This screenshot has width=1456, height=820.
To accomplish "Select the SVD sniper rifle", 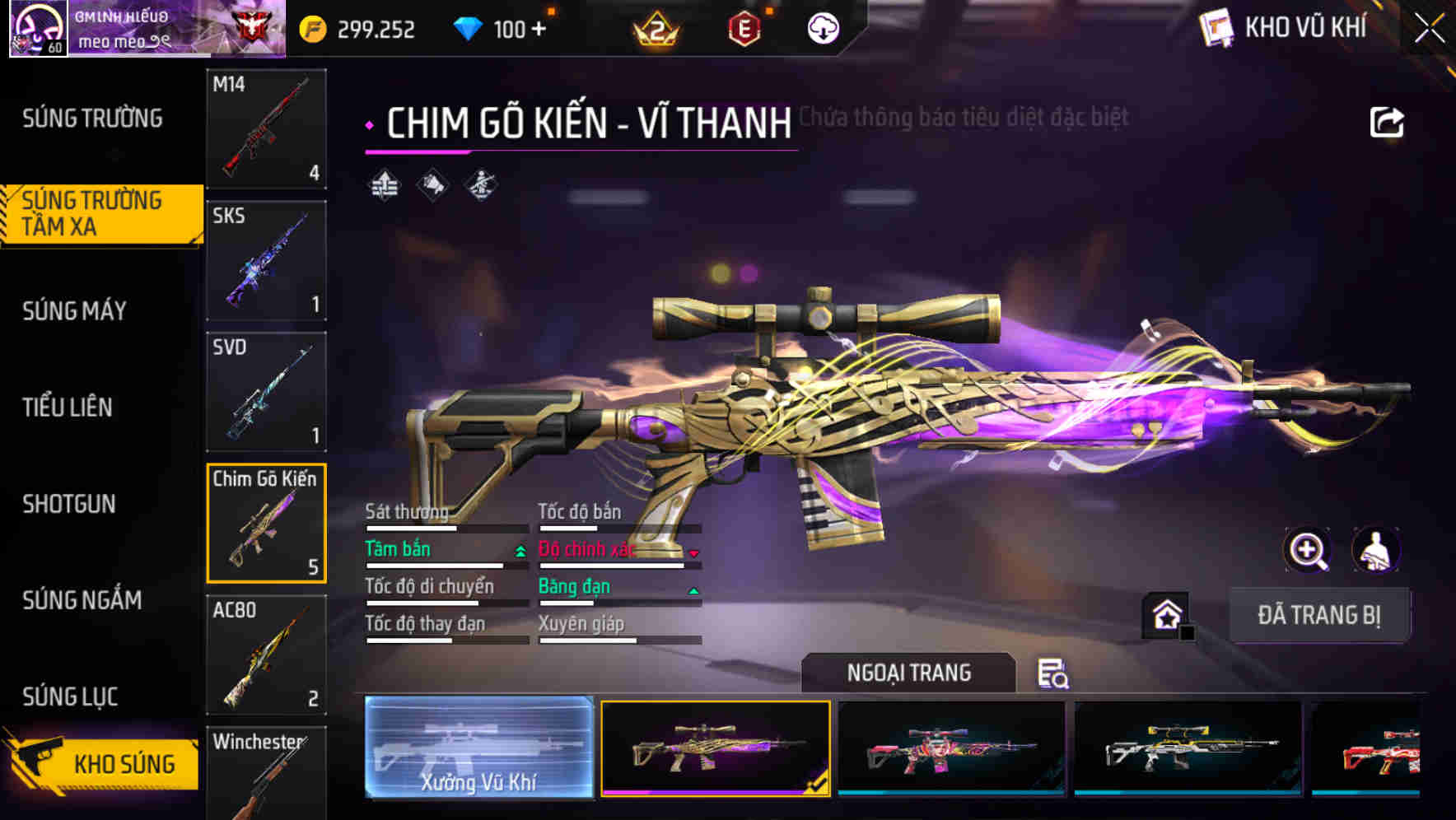I will 265,392.
